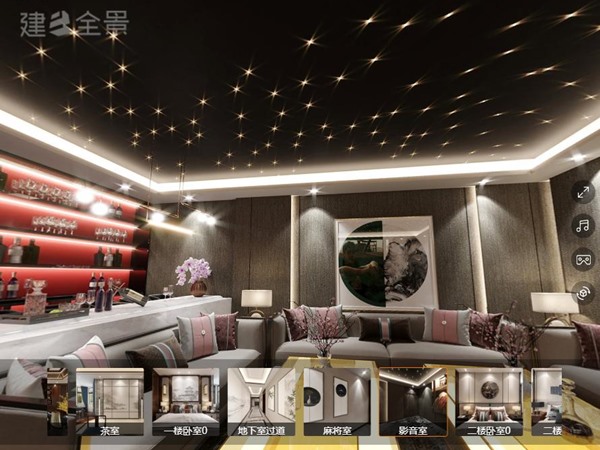View the 地下室过道 panorama thumbnail
The width and height of the screenshot is (600, 450).
tap(261, 402)
